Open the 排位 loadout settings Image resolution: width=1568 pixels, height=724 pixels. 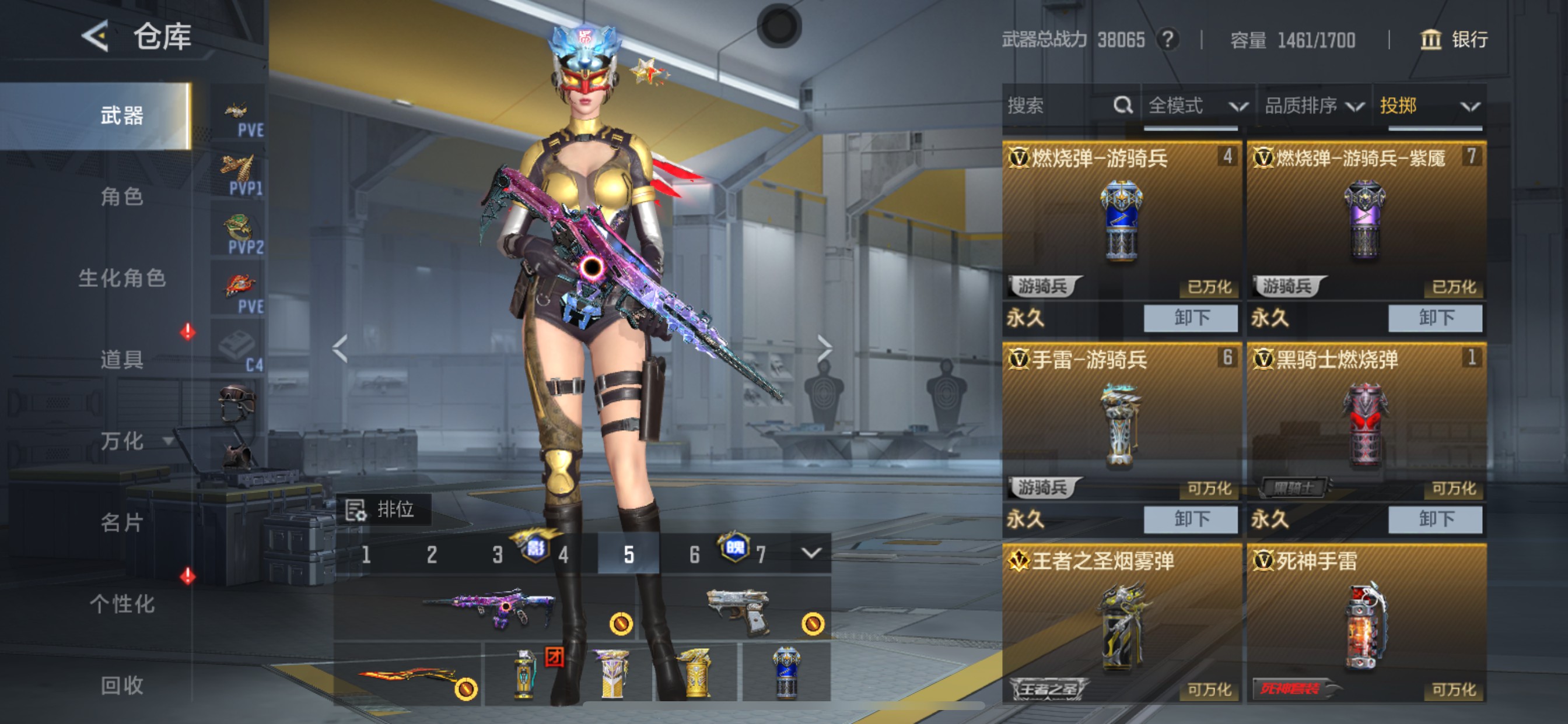pos(383,509)
